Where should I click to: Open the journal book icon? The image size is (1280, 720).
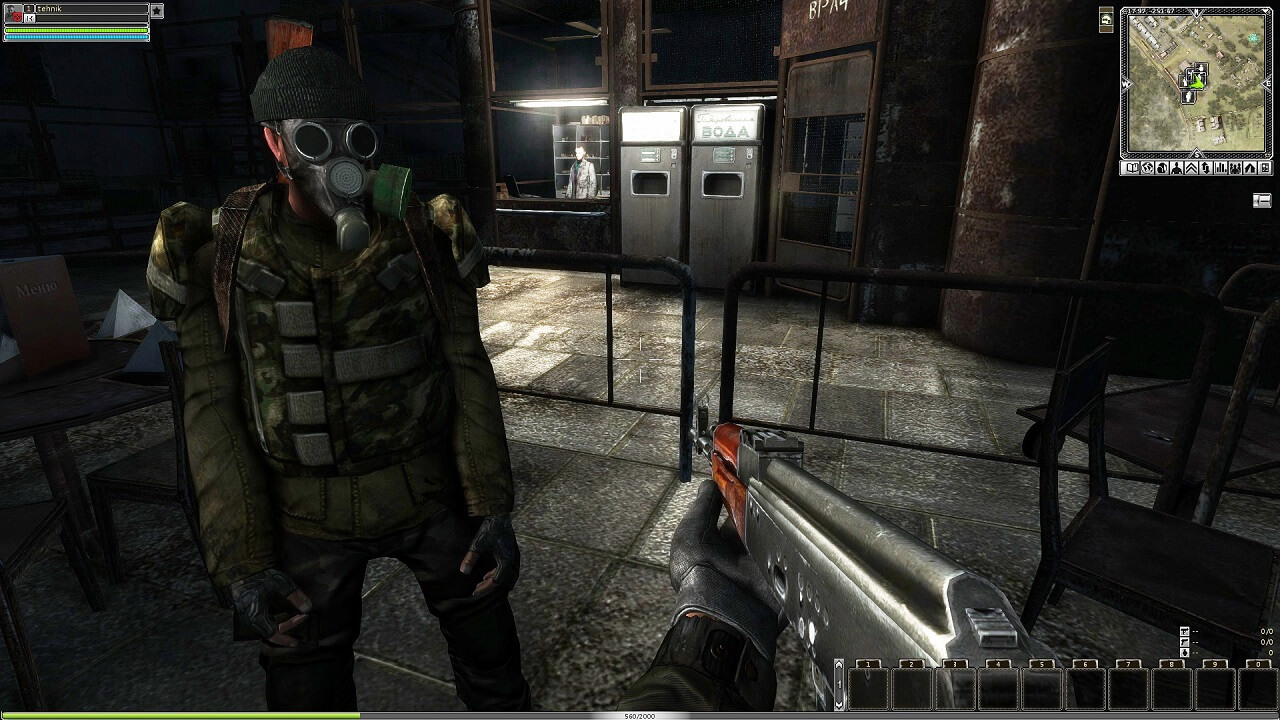click(x=1132, y=168)
